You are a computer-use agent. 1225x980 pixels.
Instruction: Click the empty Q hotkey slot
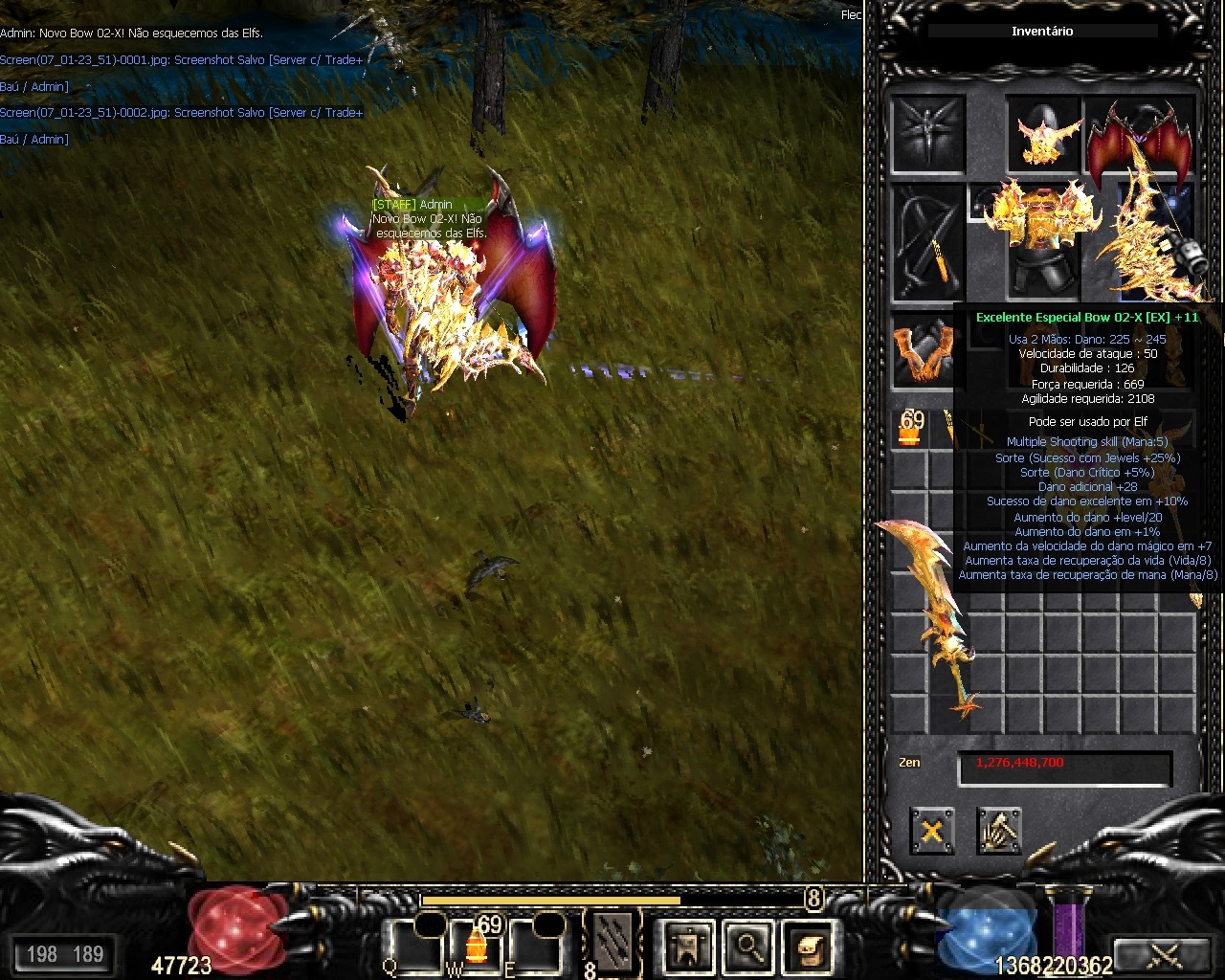tap(416, 946)
